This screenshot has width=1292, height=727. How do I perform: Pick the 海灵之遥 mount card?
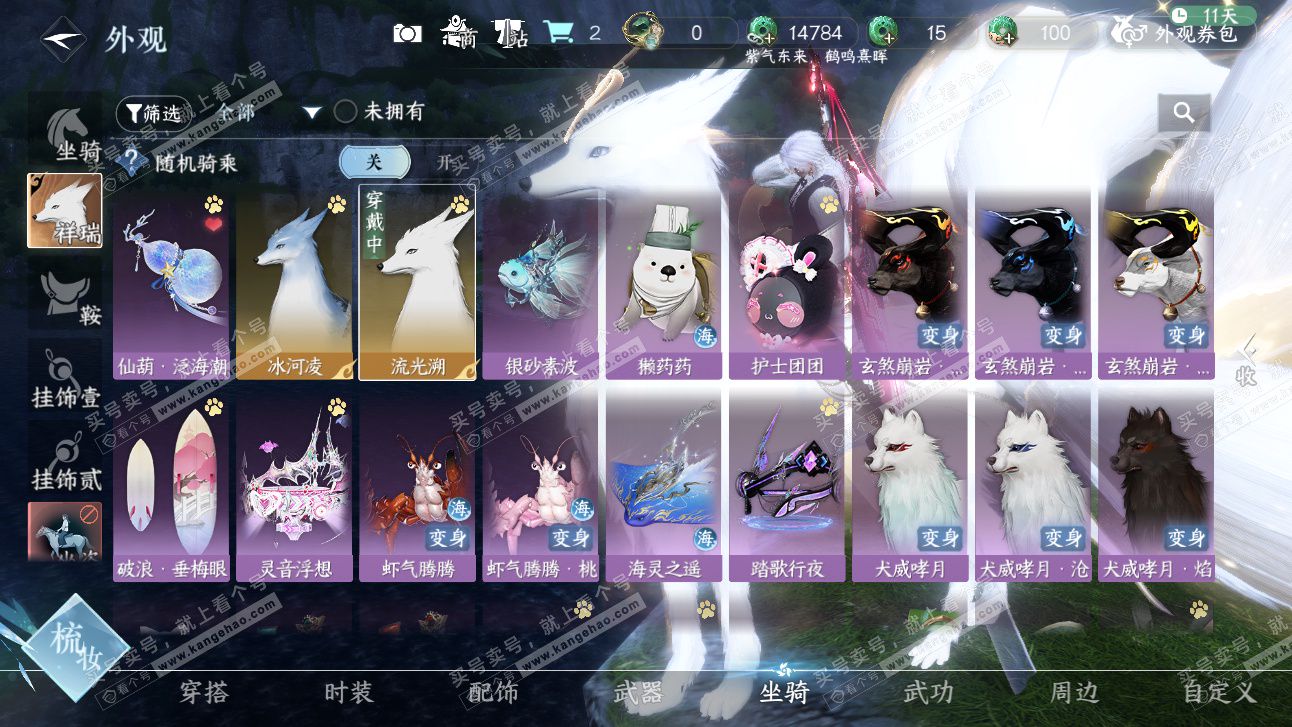[x=663, y=487]
